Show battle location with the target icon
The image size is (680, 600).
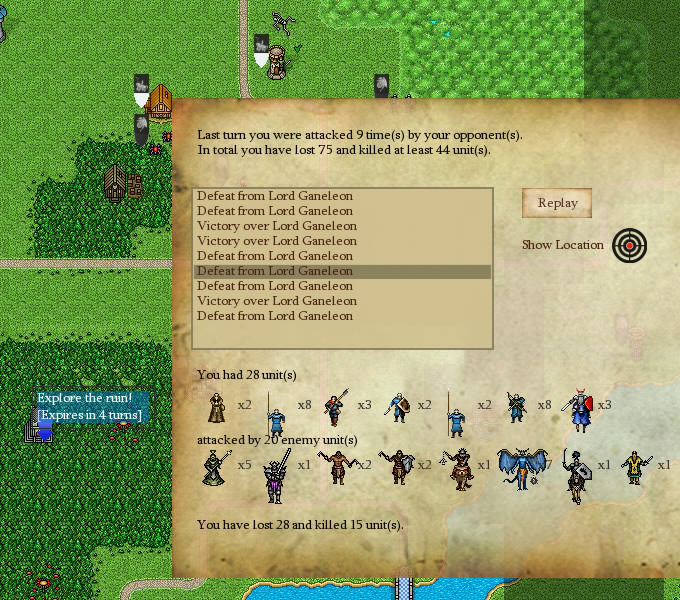coord(629,245)
